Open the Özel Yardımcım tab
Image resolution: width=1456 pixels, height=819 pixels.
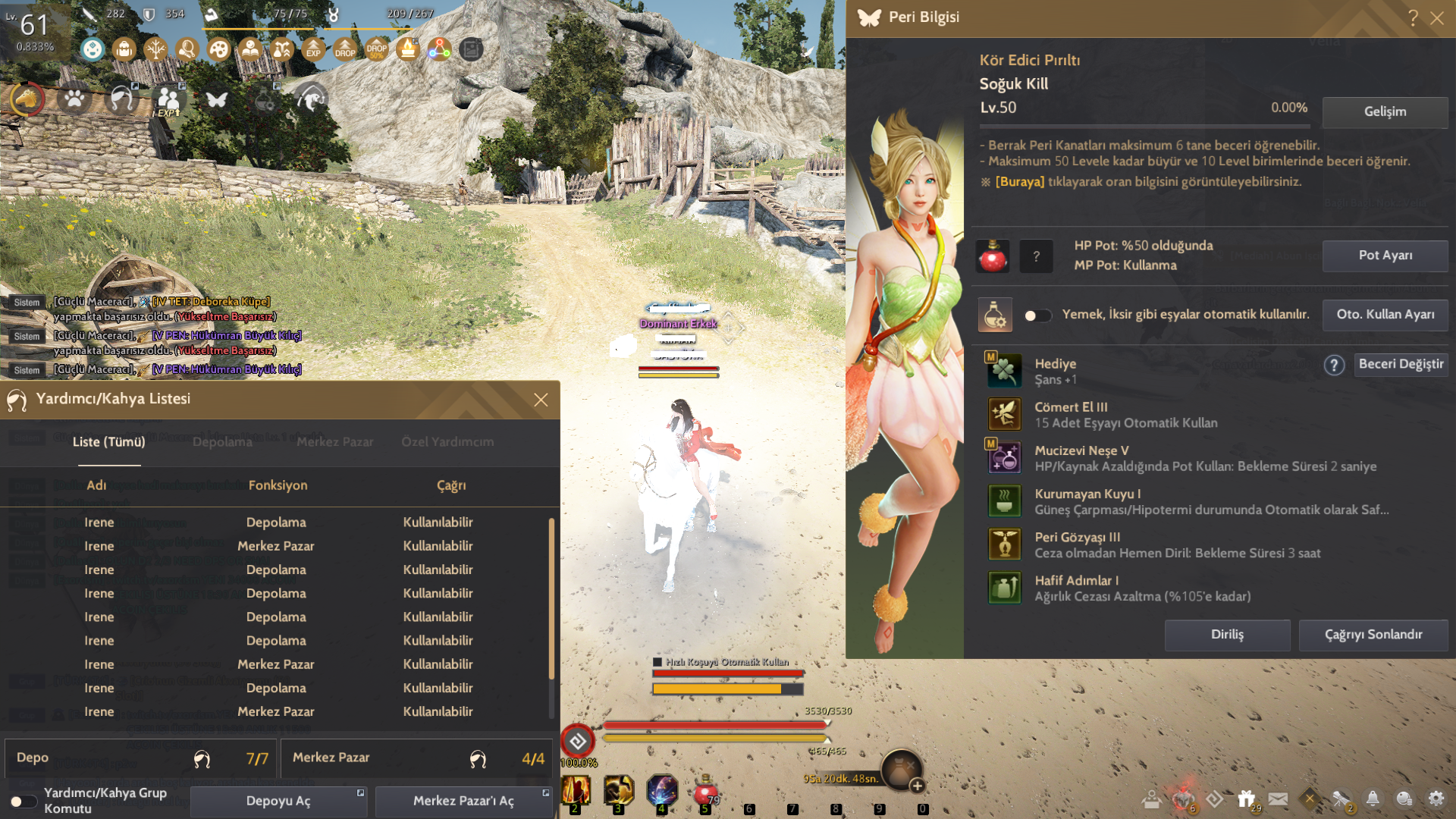(447, 442)
